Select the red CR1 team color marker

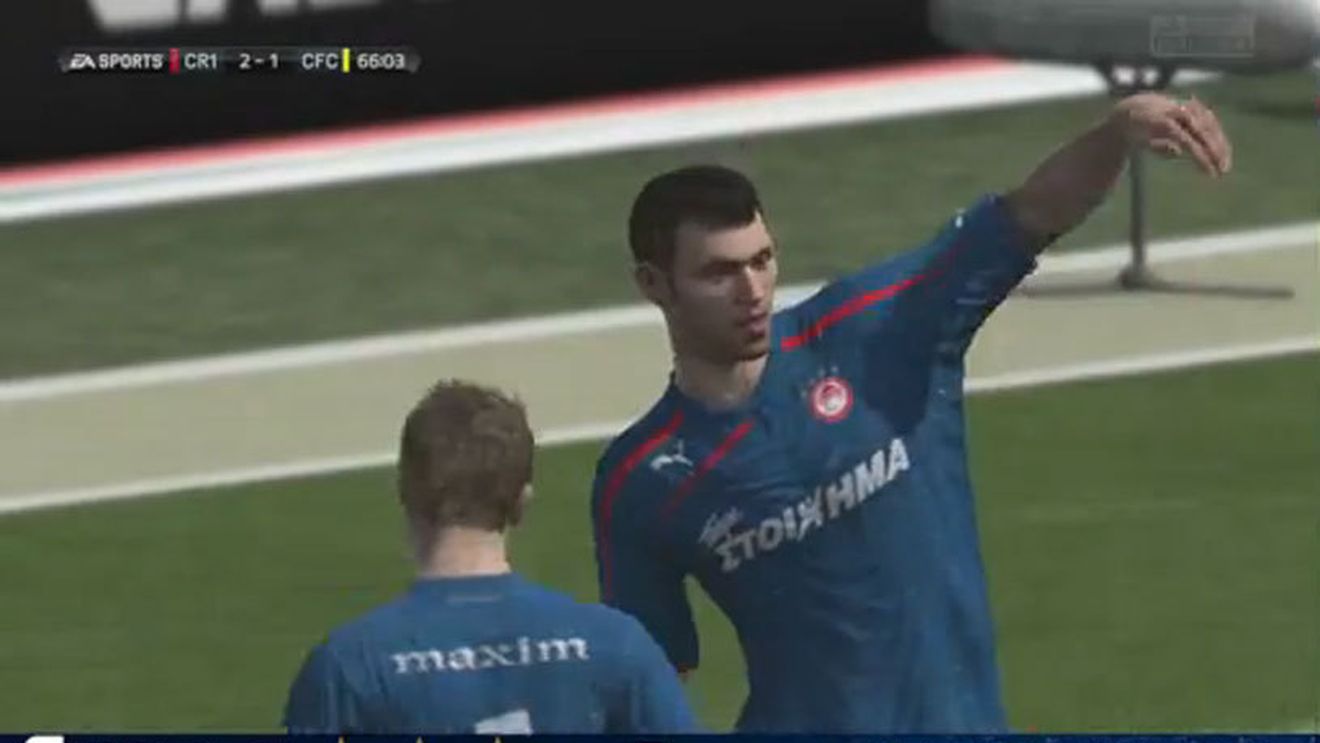(176, 60)
